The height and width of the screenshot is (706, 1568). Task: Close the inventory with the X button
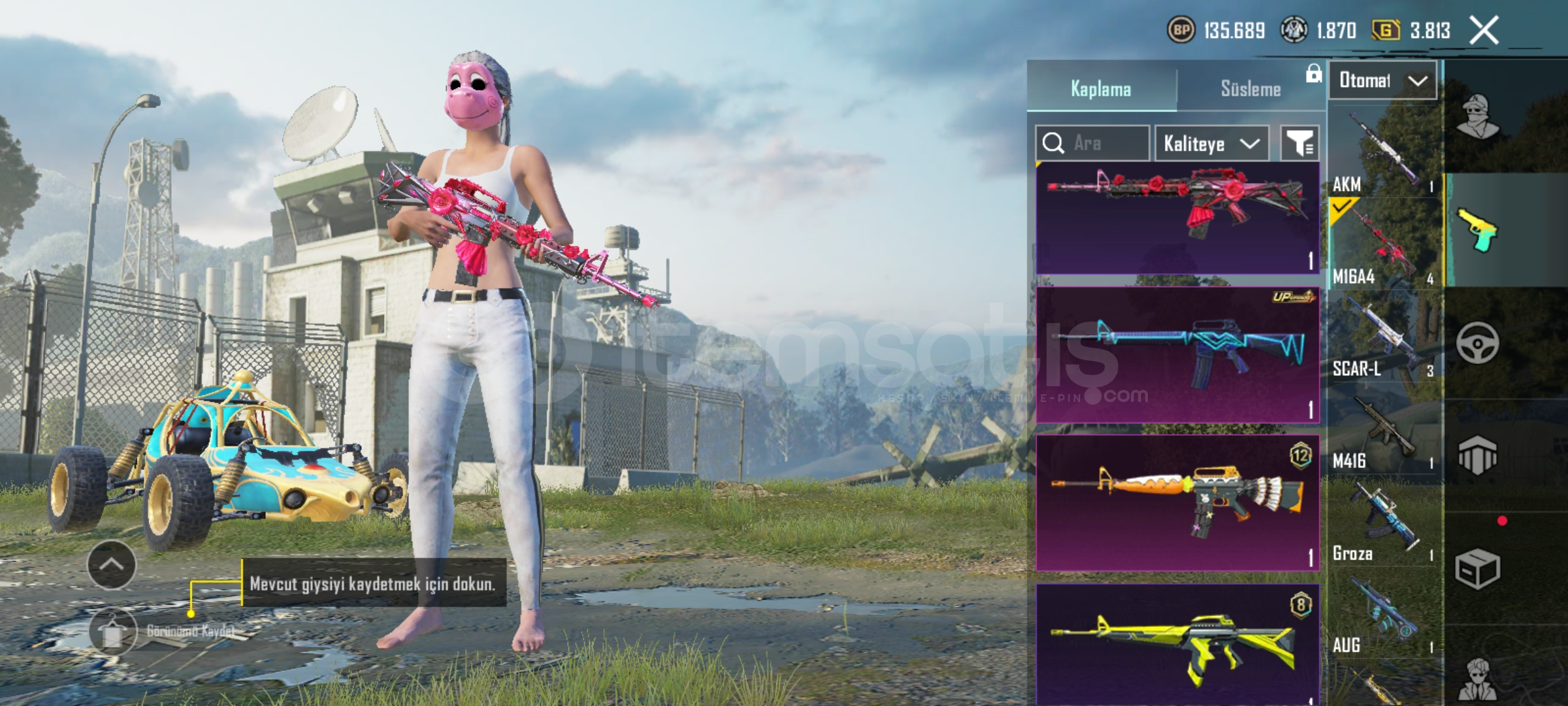point(1484,31)
